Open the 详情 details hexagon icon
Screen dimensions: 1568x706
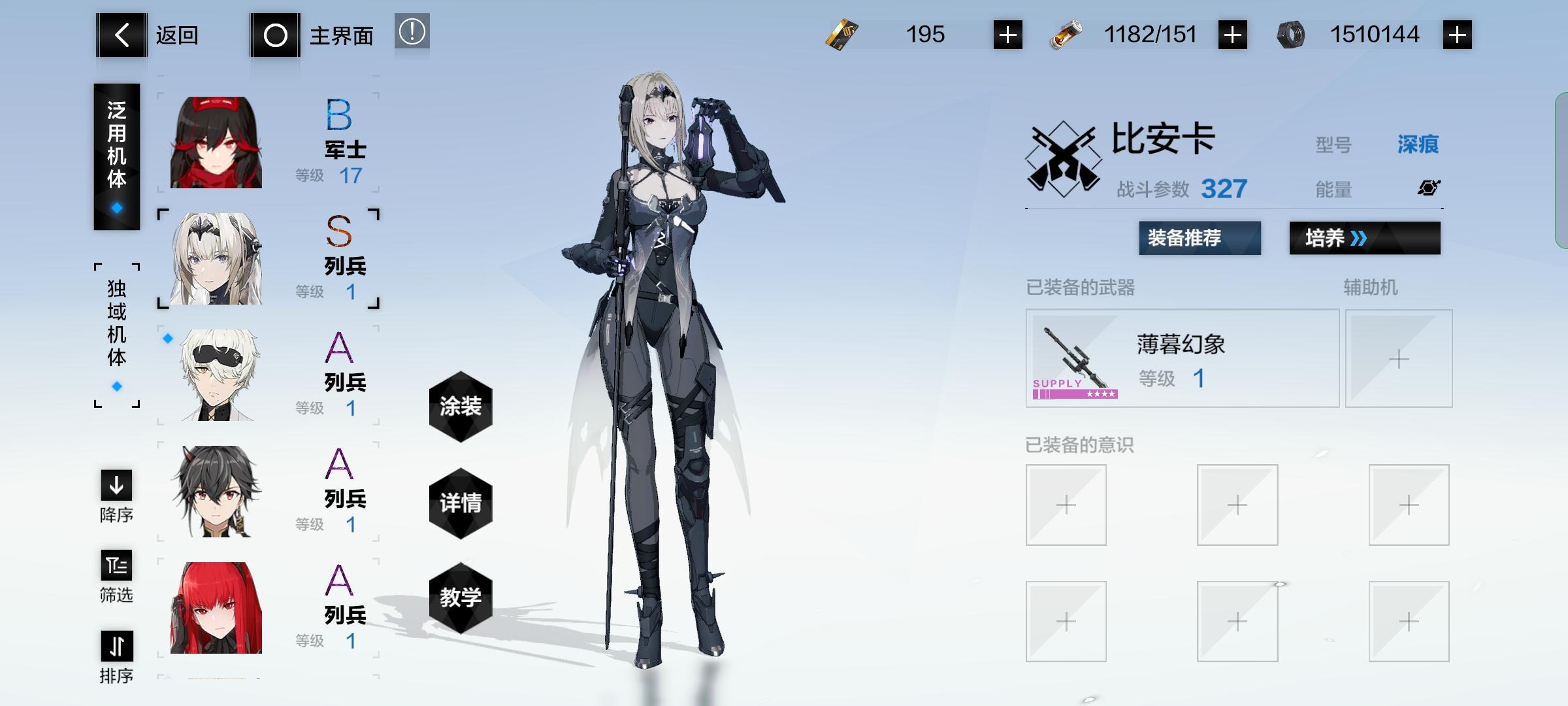[461, 503]
